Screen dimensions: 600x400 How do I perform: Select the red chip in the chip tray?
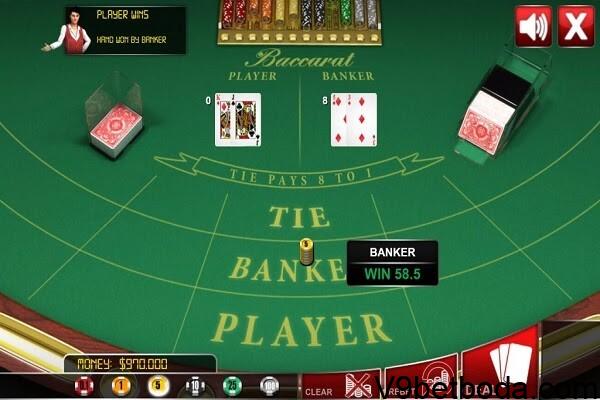point(83,385)
